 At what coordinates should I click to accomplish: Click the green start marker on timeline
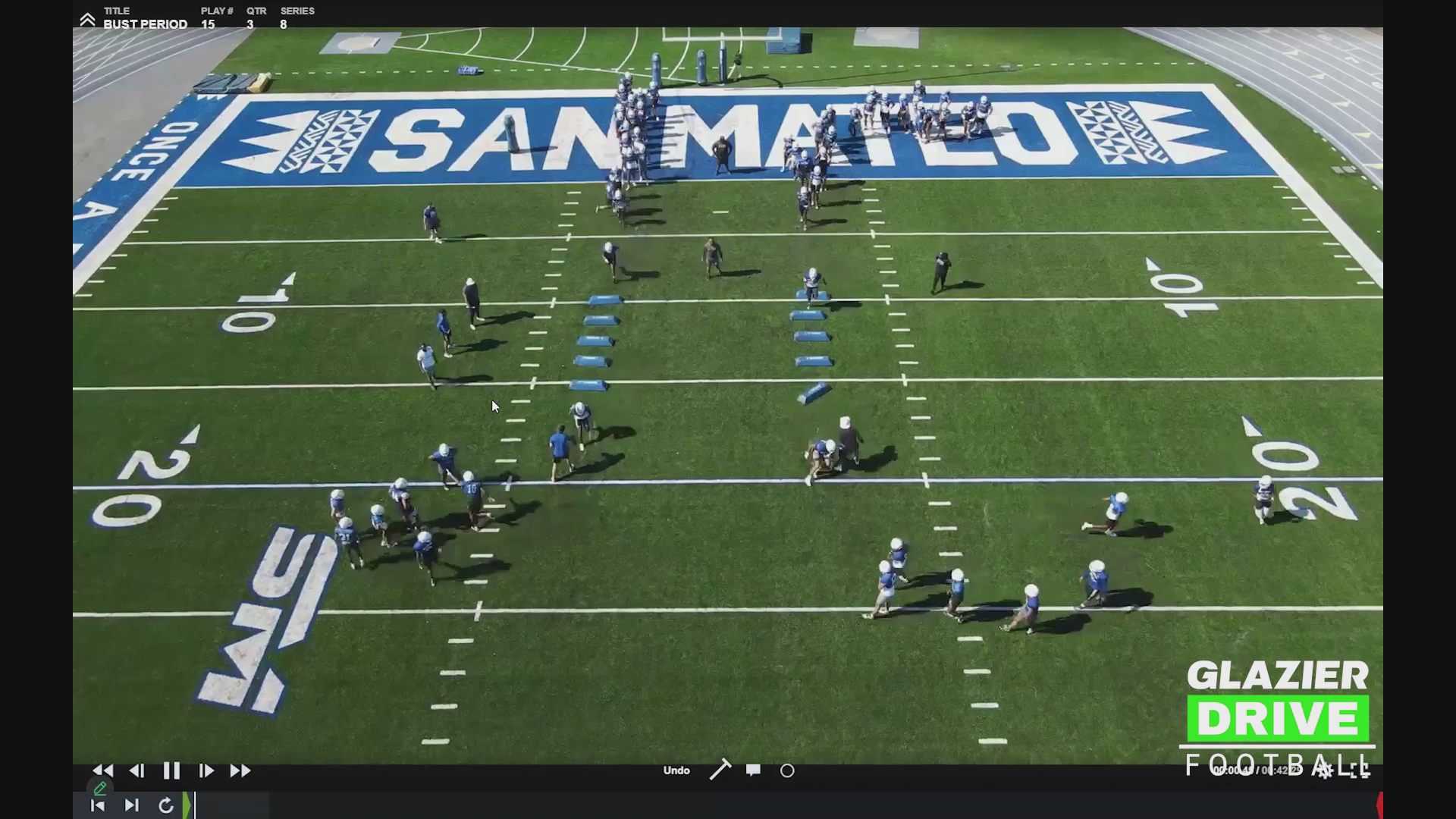[x=187, y=805]
